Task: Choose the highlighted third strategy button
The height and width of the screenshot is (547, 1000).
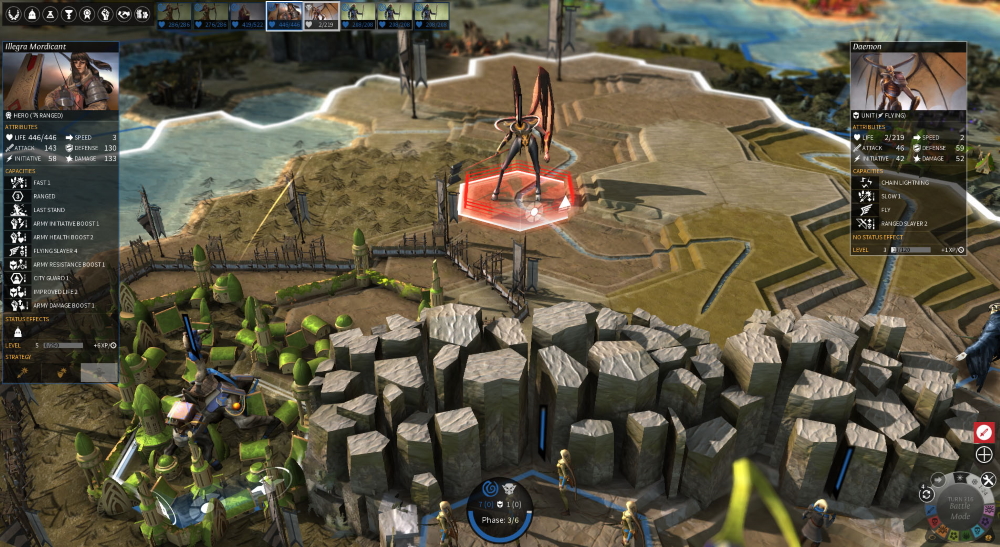Action: pos(98,372)
